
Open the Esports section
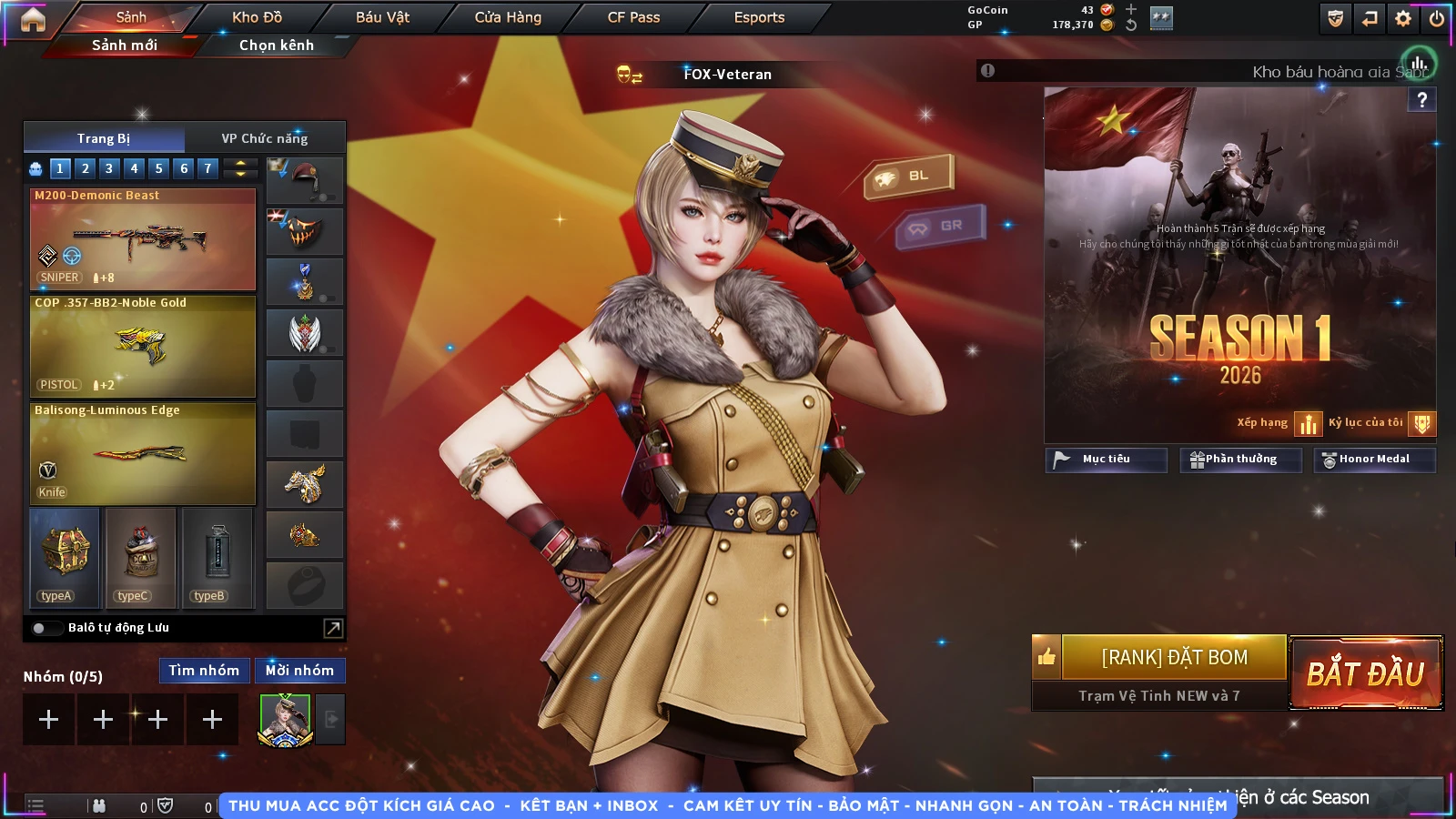coord(759,17)
